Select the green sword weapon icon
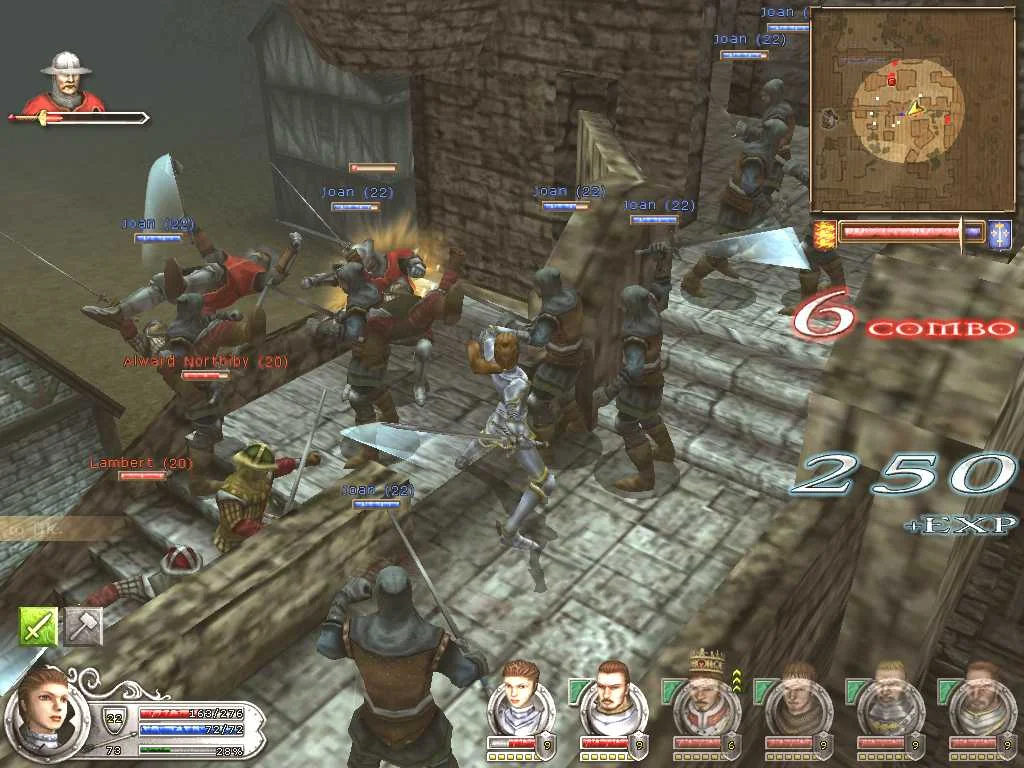This screenshot has width=1024, height=768. [x=38, y=626]
